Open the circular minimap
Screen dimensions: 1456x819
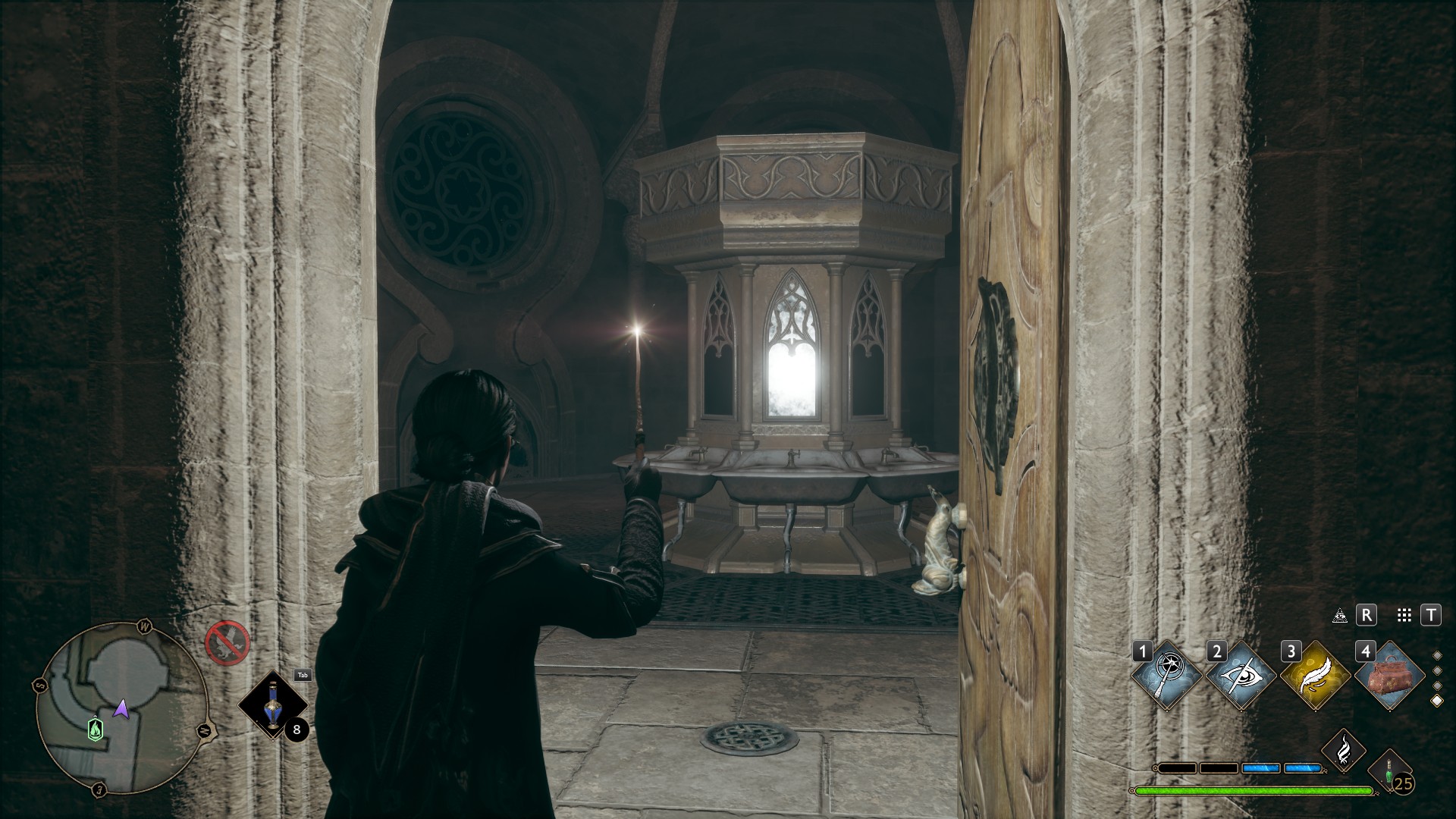tap(121, 707)
